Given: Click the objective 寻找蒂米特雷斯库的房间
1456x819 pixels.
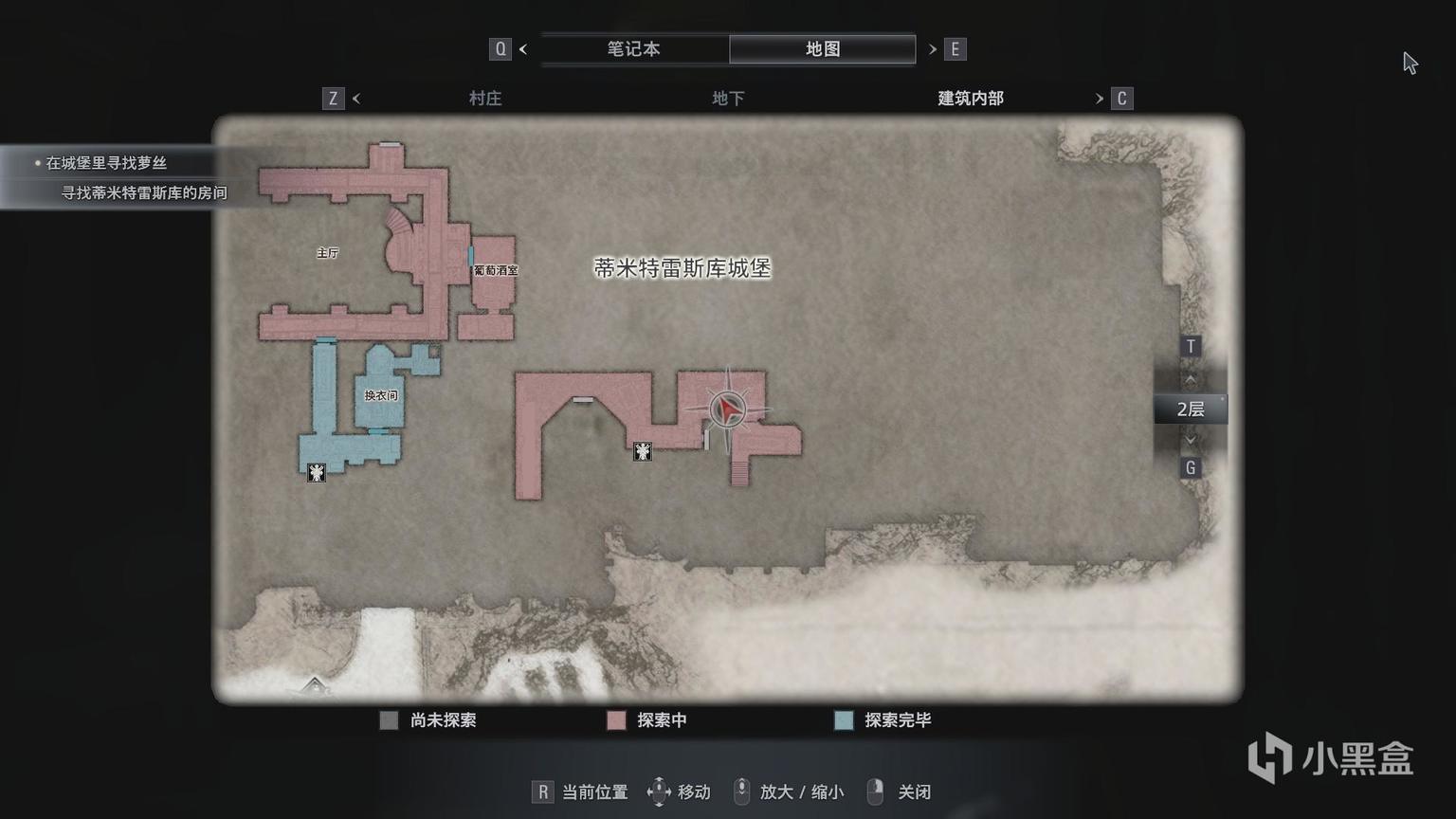Looking at the screenshot, I should coord(144,193).
